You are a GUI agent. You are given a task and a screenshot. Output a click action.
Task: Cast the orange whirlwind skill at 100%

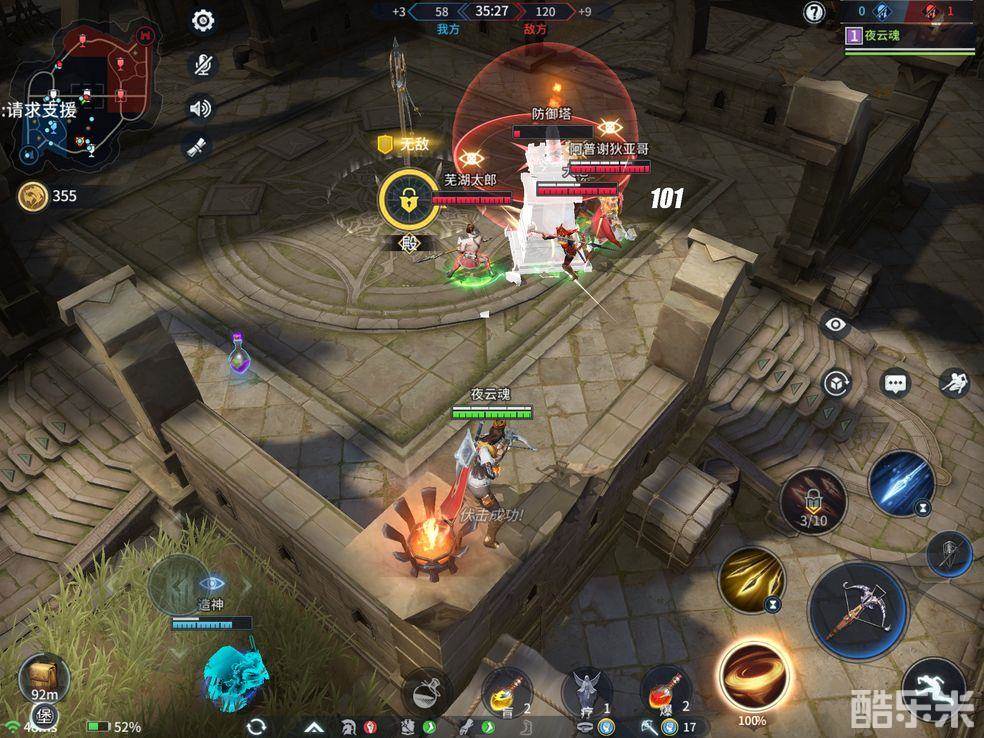click(x=752, y=676)
